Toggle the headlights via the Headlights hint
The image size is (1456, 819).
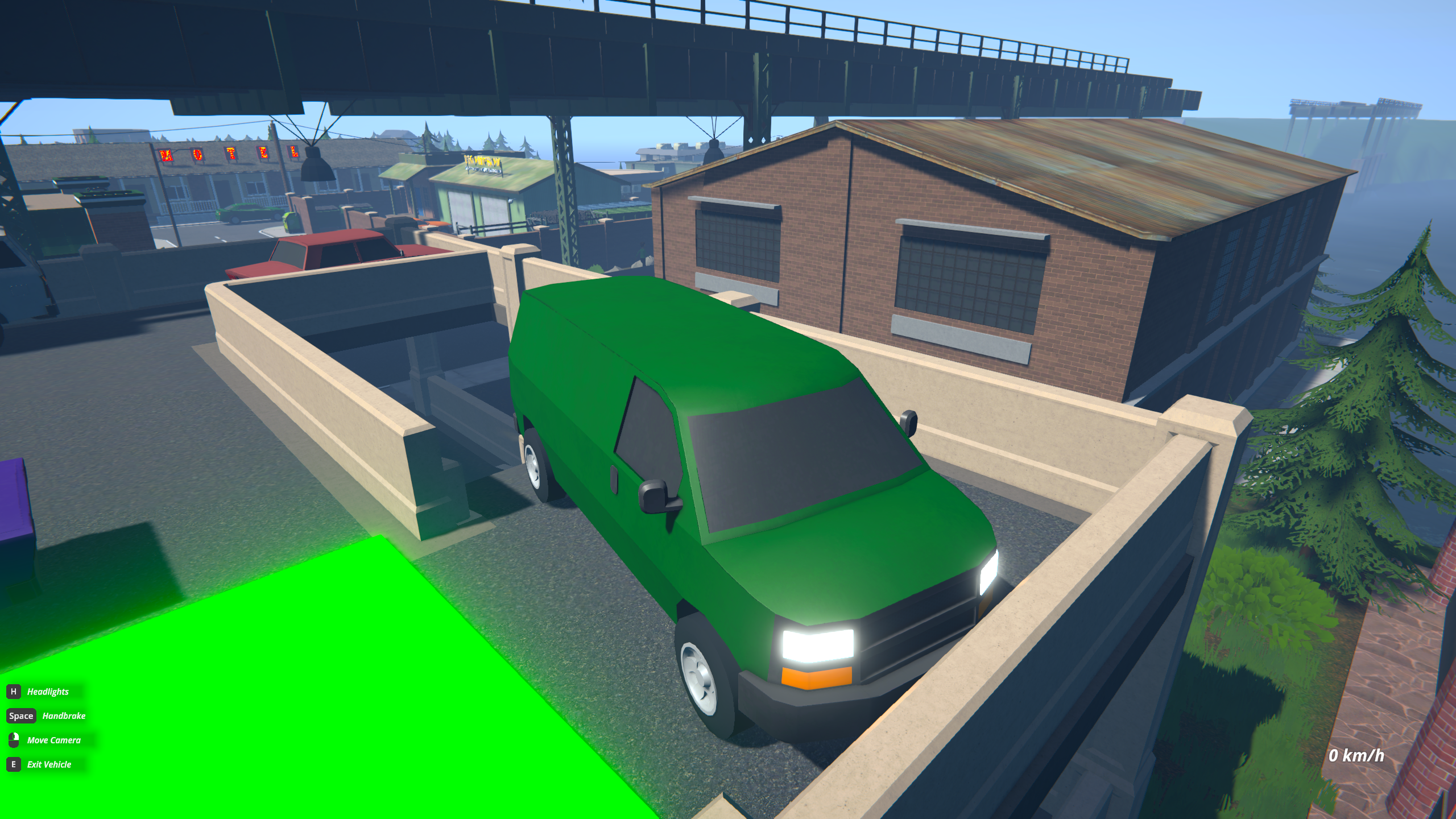(47, 692)
